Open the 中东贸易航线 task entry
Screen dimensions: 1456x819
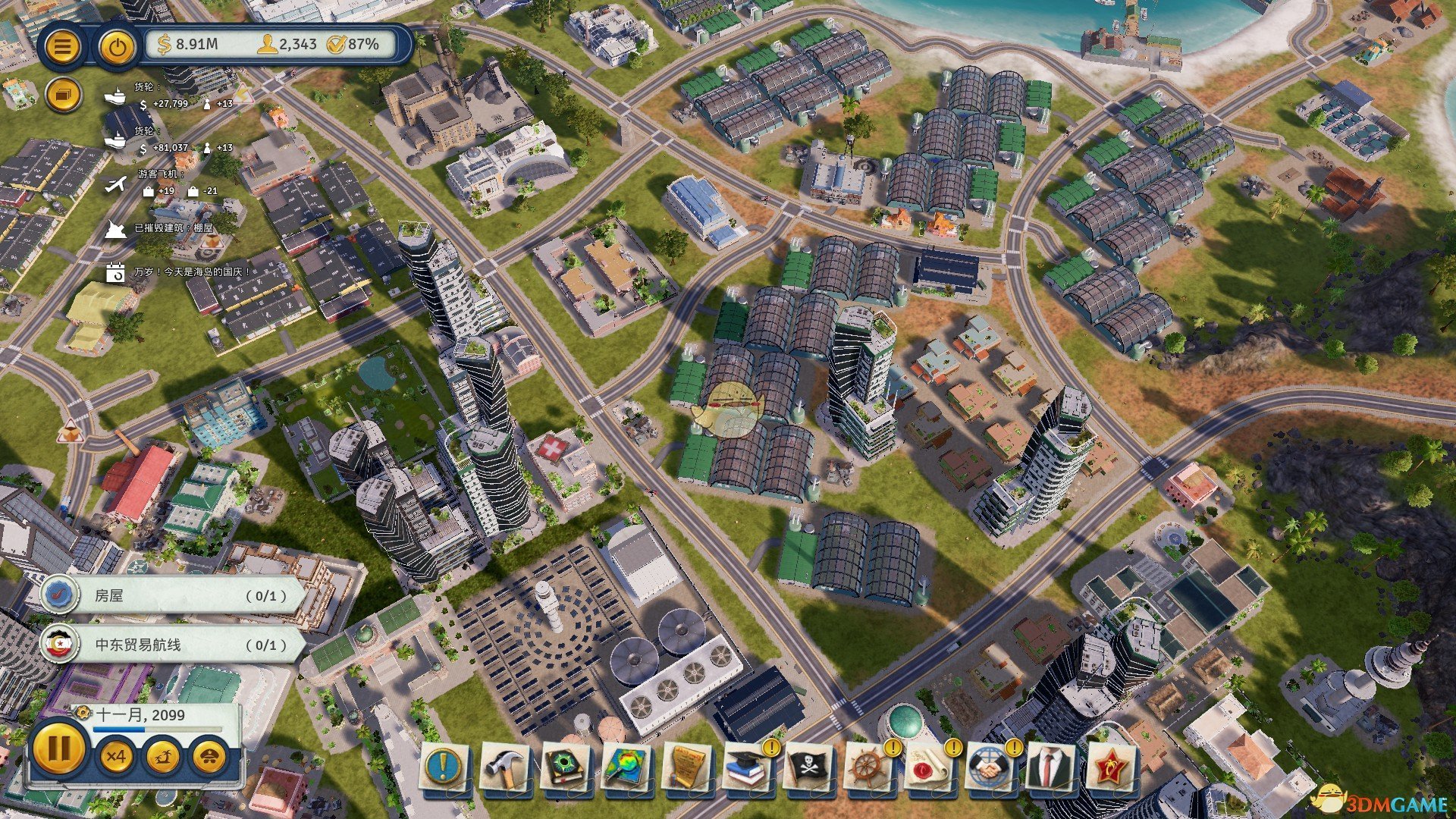(174, 645)
